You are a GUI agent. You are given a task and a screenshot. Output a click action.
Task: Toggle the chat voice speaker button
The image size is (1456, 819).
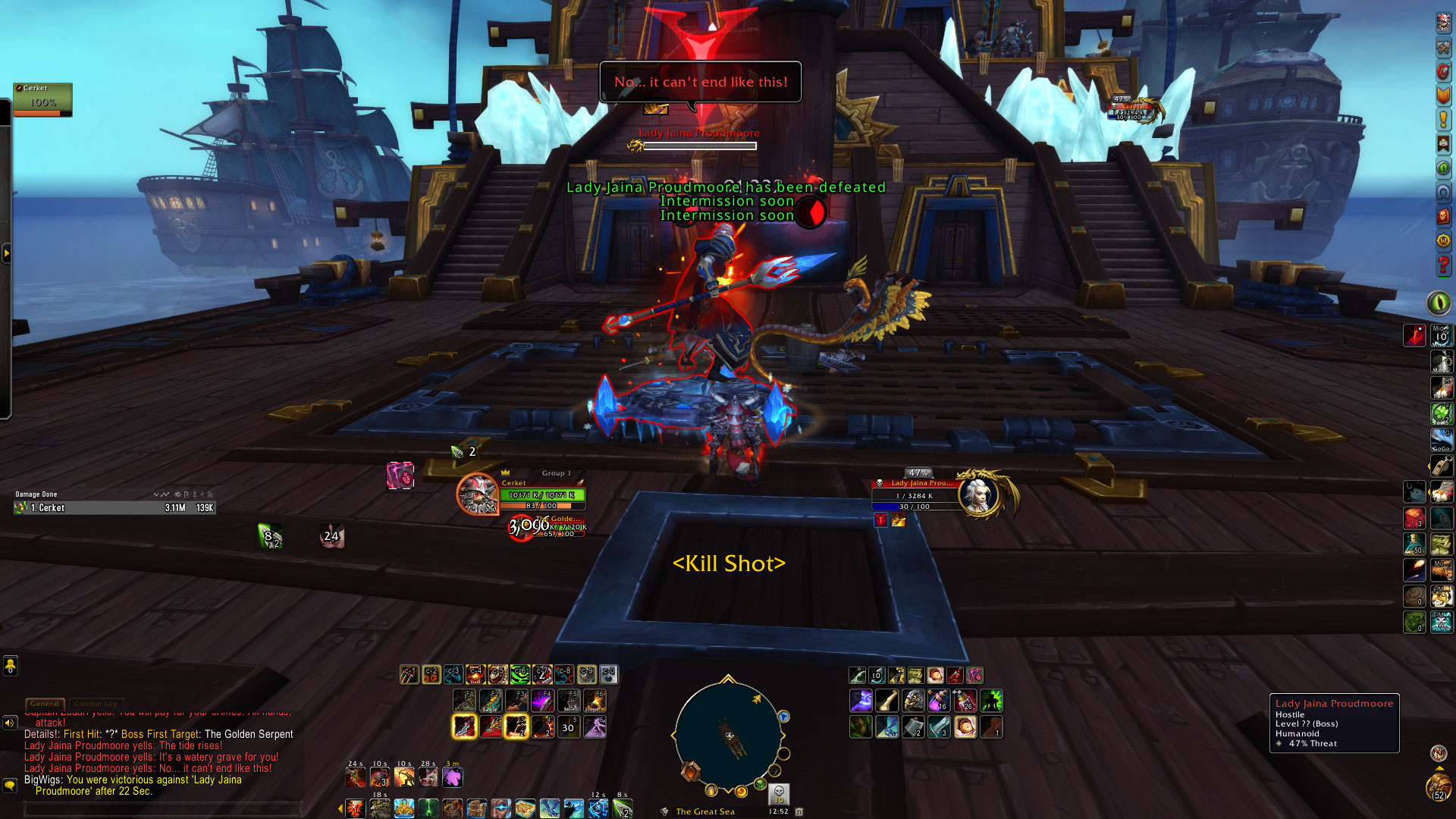click(10, 723)
